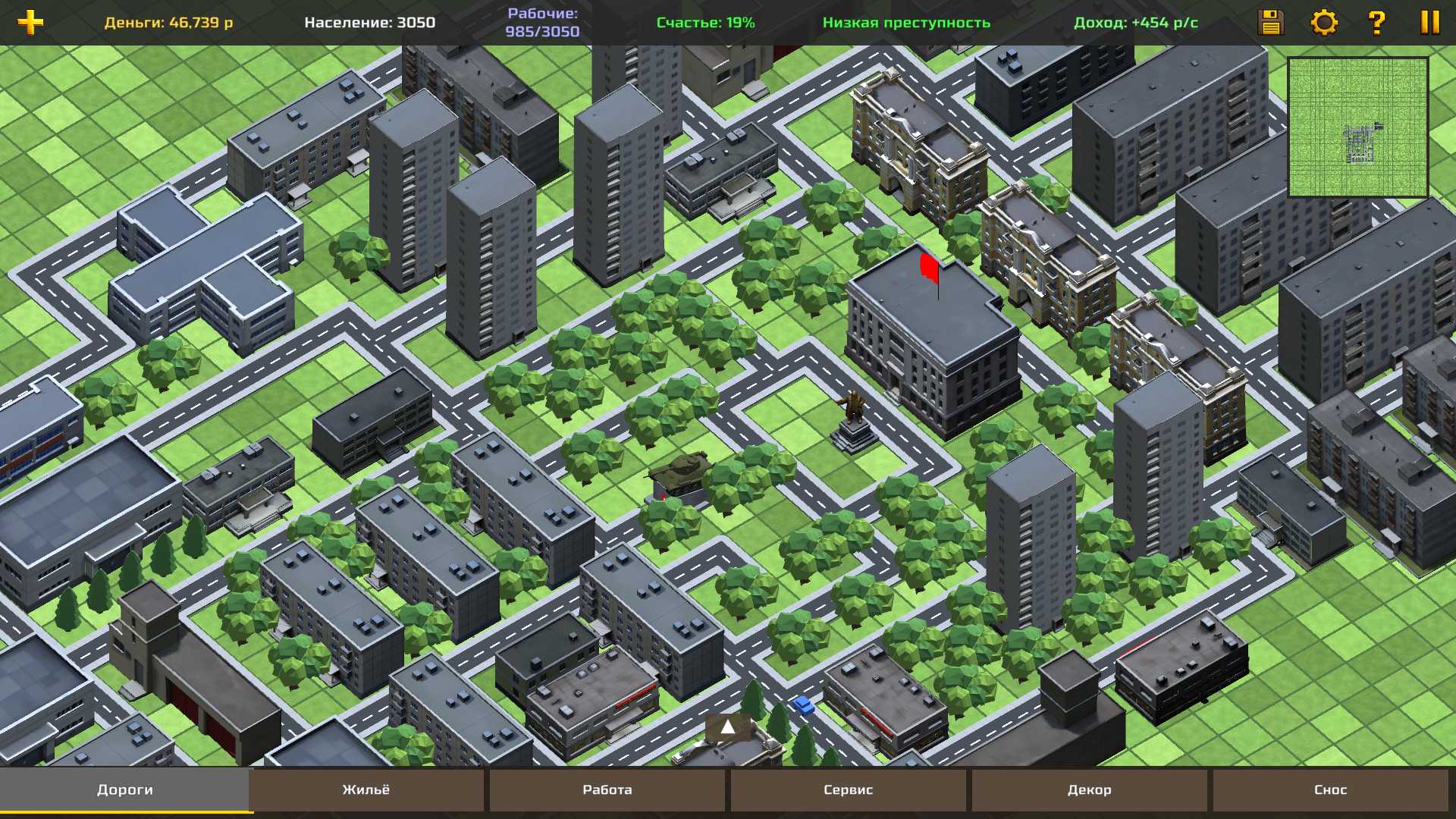
Task: Click the Рабочие workers indicator
Action: coord(542,23)
